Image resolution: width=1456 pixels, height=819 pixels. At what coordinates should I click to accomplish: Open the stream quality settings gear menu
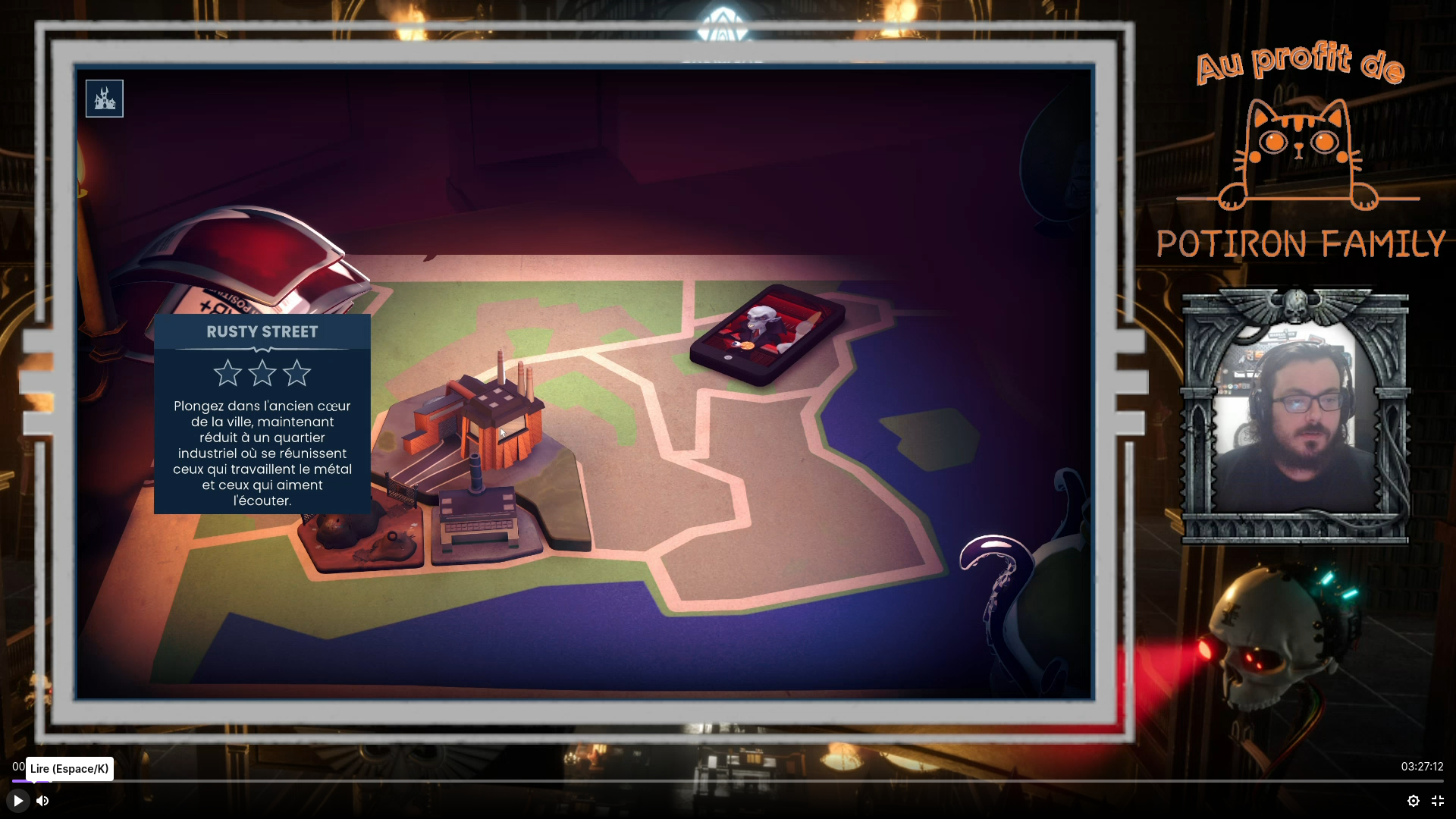1414,801
